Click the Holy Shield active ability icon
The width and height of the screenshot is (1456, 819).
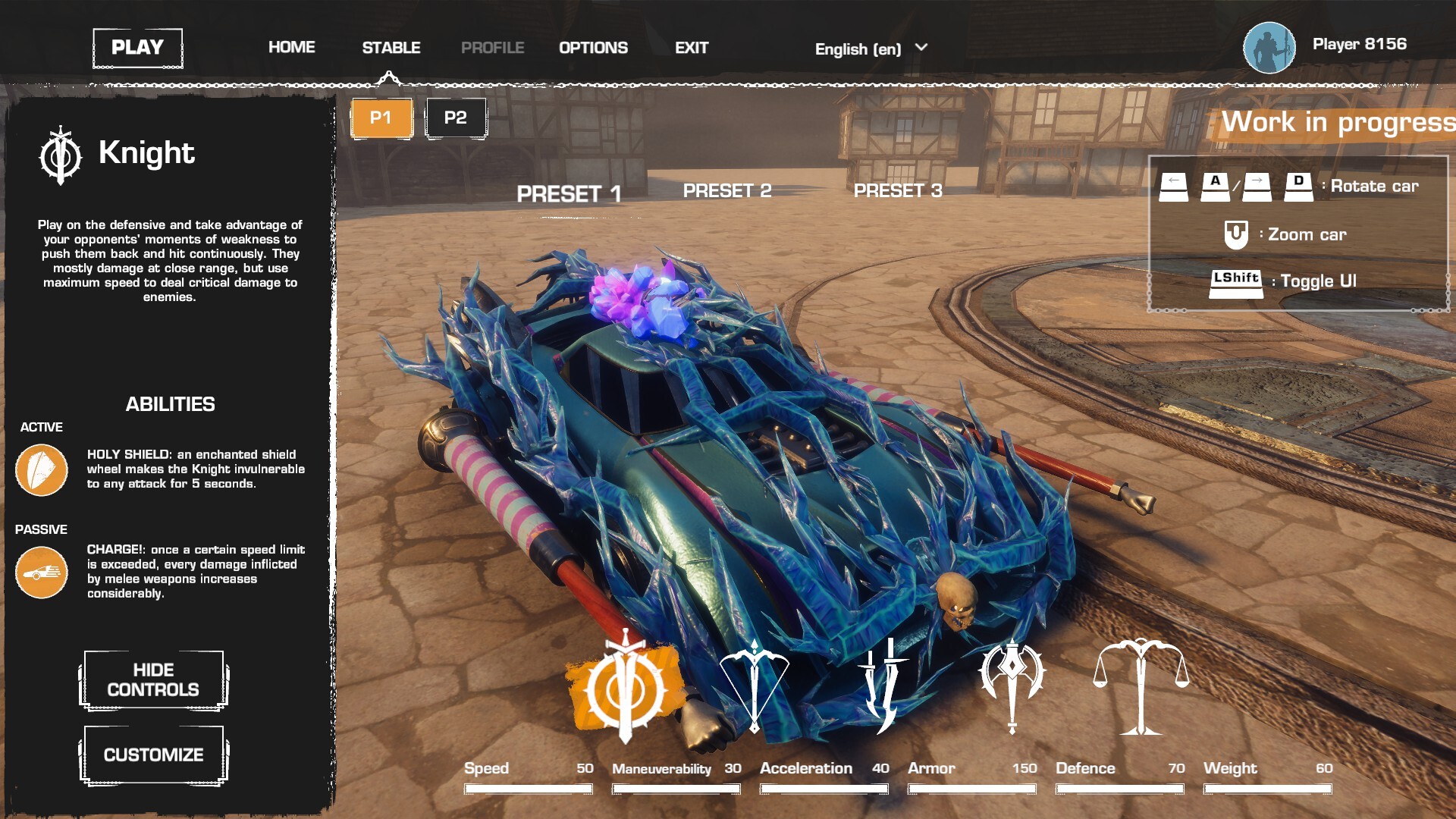pyautogui.click(x=41, y=470)
